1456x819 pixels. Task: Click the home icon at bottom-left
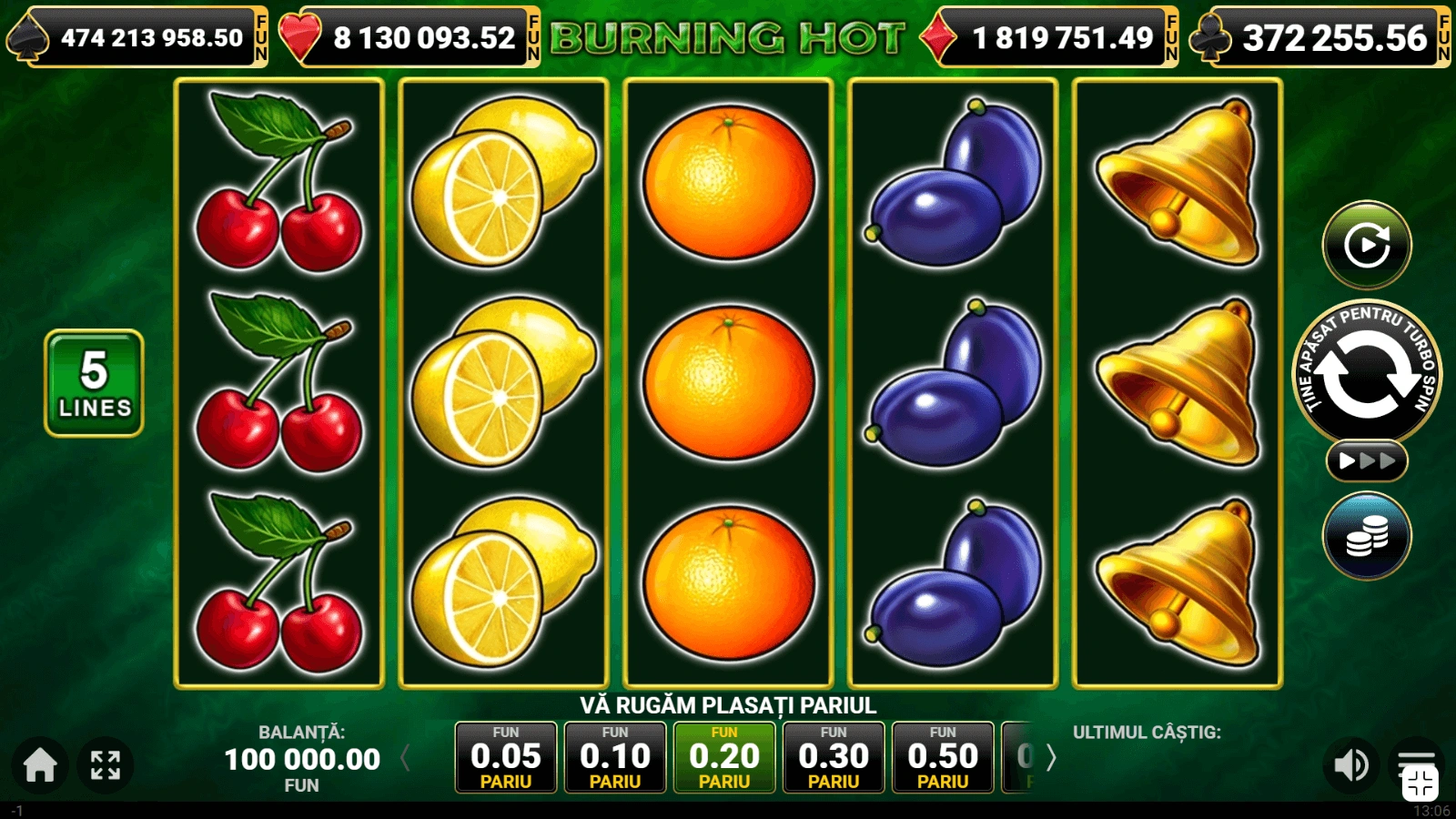40,765
